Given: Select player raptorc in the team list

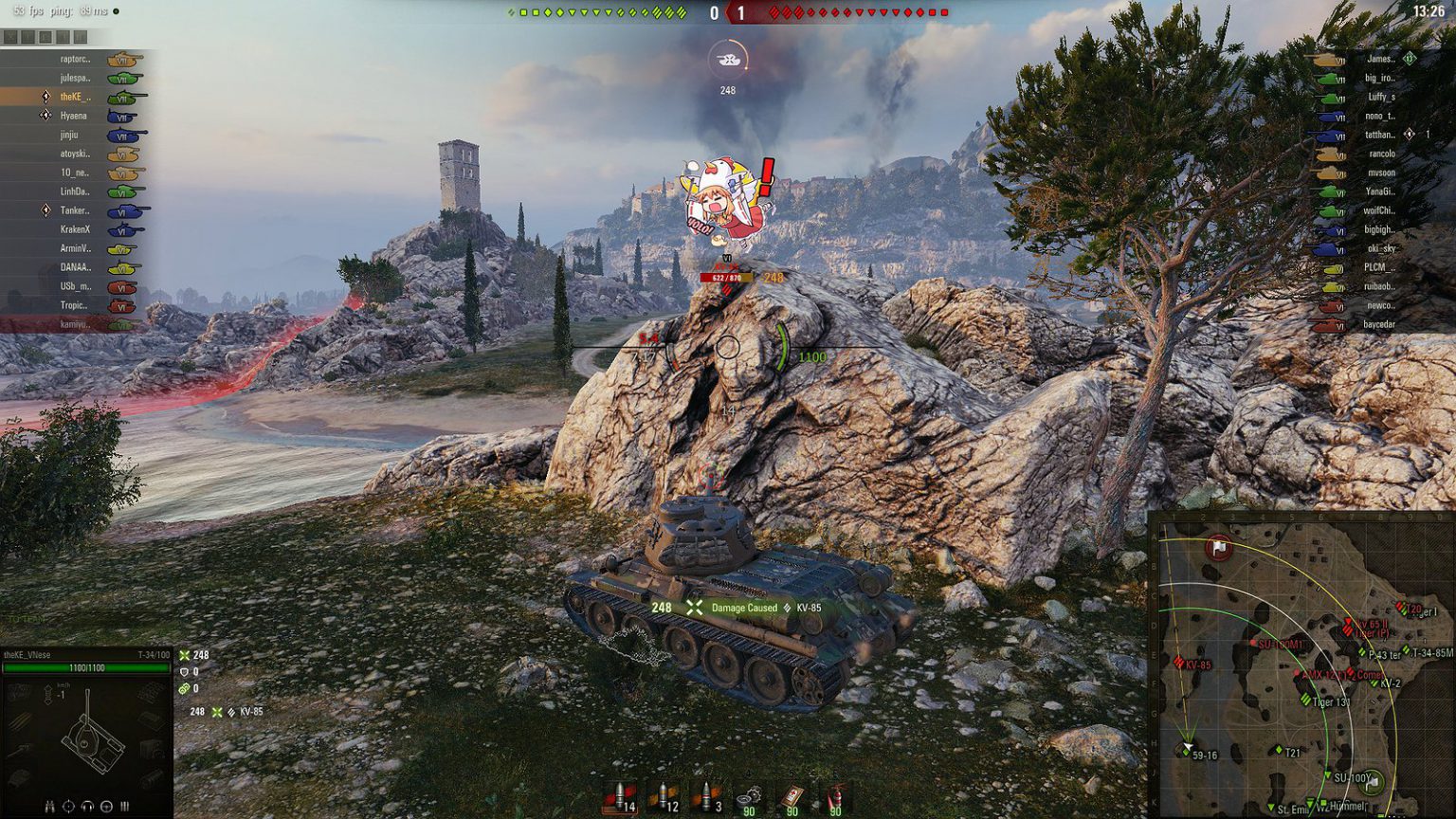Looking at the screenshot, I should tap(75, 59).
